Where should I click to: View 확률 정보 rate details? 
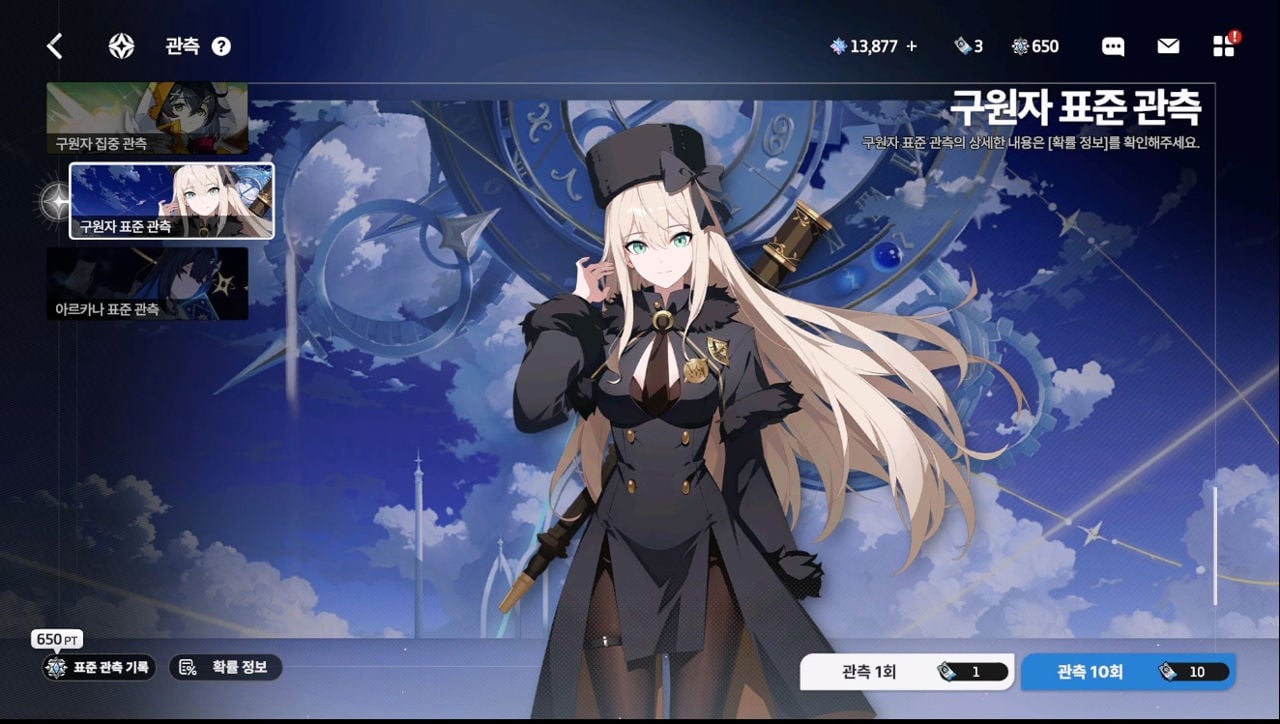tap(226, 667)
